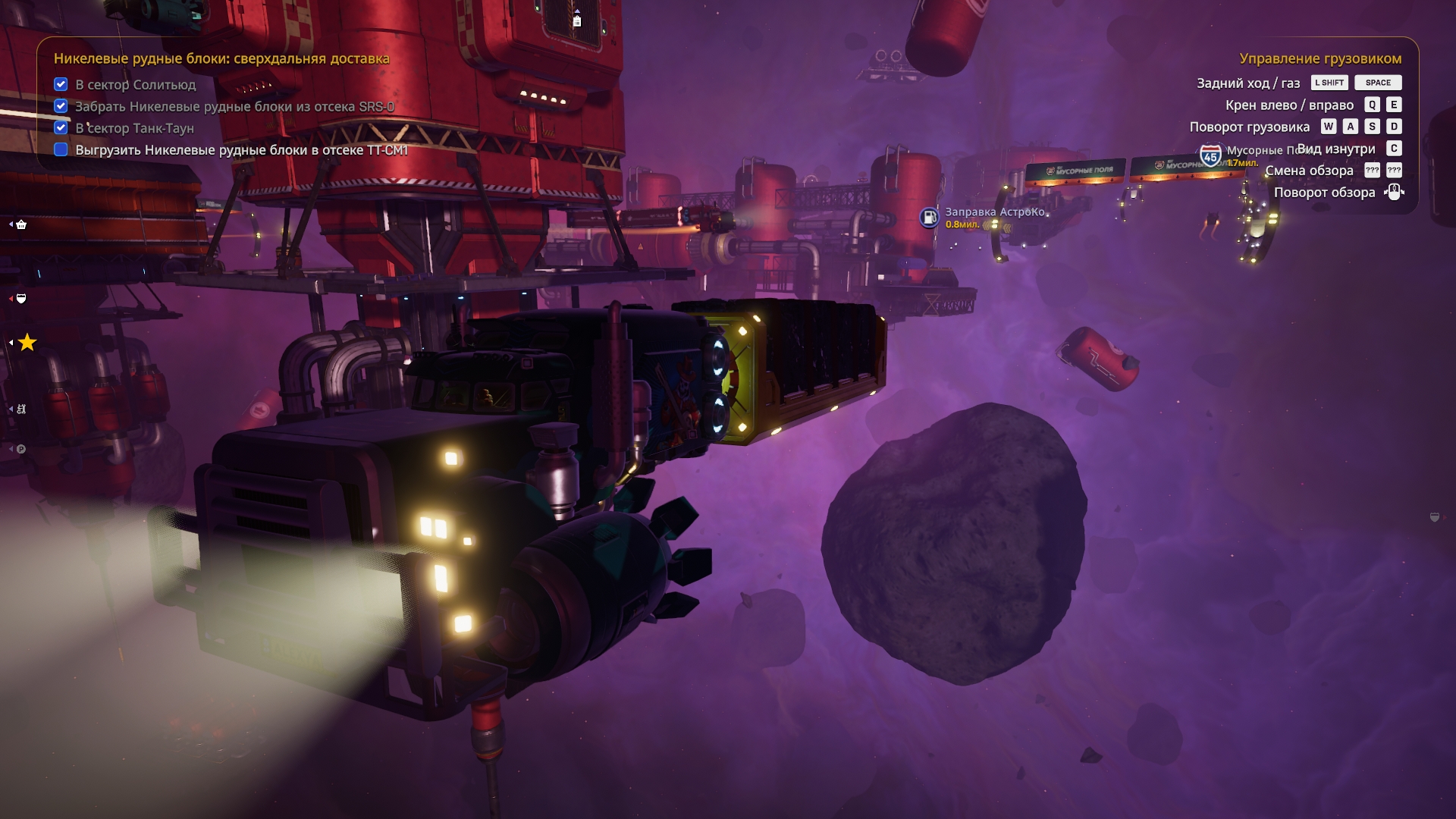1456x819 pixels.
Task: Click the parking 'P' waypoint icon
Action: coord(21,449)
